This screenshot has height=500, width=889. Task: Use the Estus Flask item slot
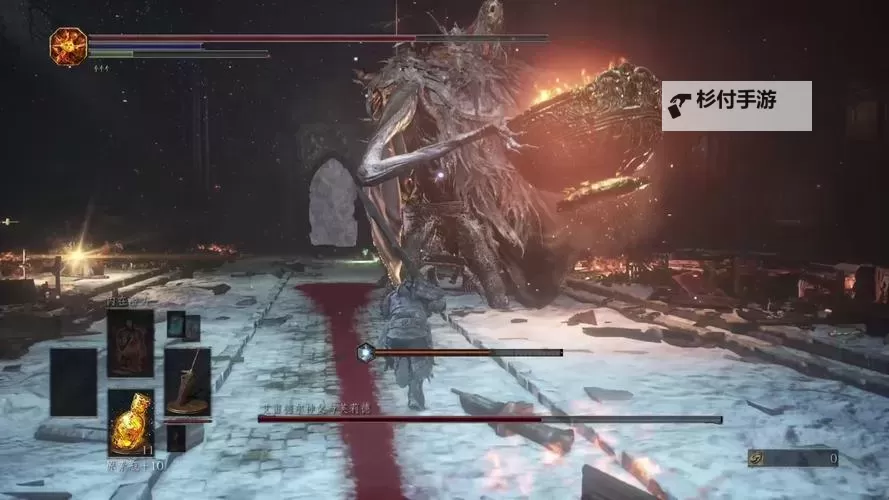130,421
